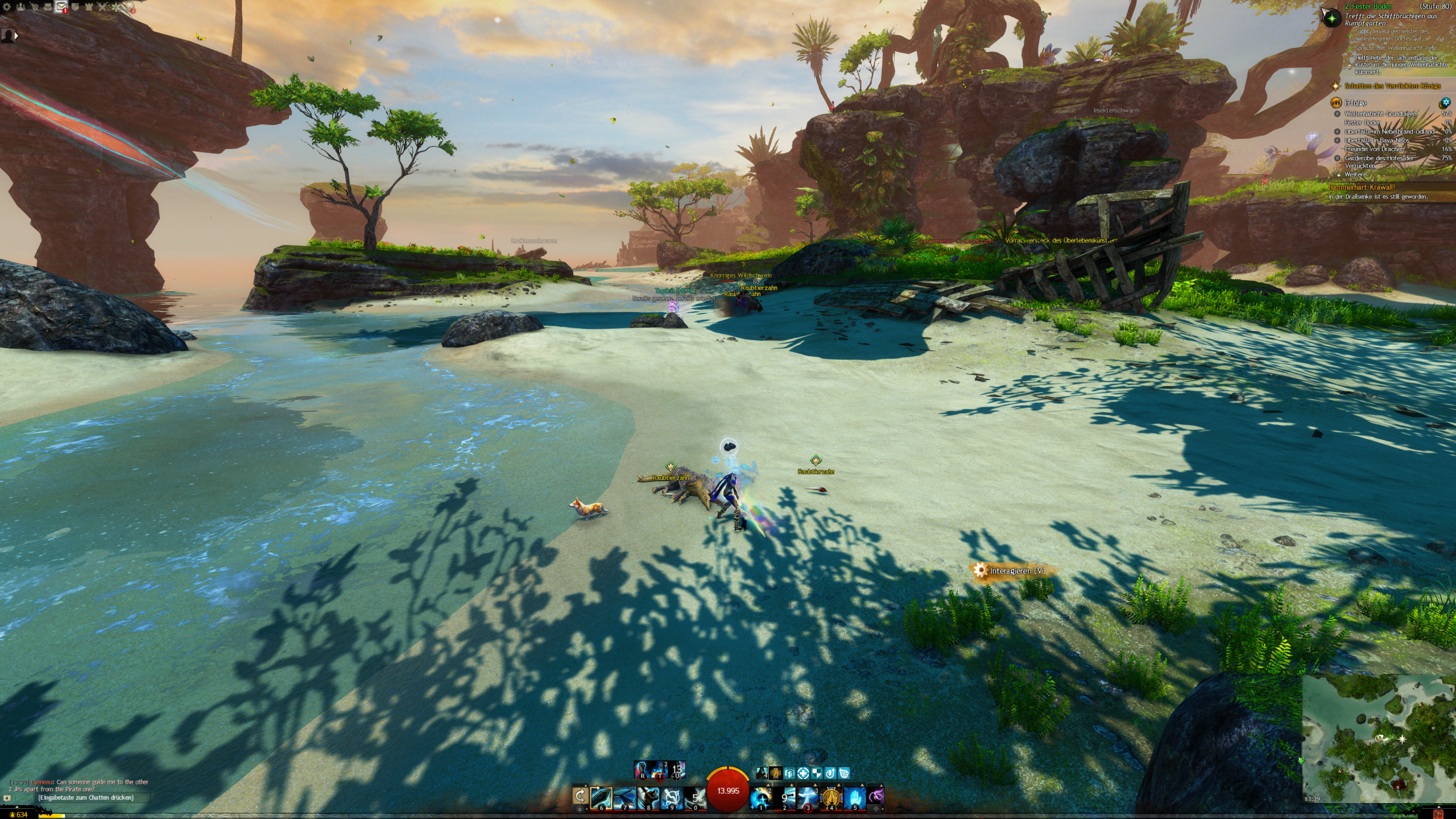The width and height of the screenshot is (1456, 819).
Task: Expand the party portrait arrow
Action: tap(16, 36)
